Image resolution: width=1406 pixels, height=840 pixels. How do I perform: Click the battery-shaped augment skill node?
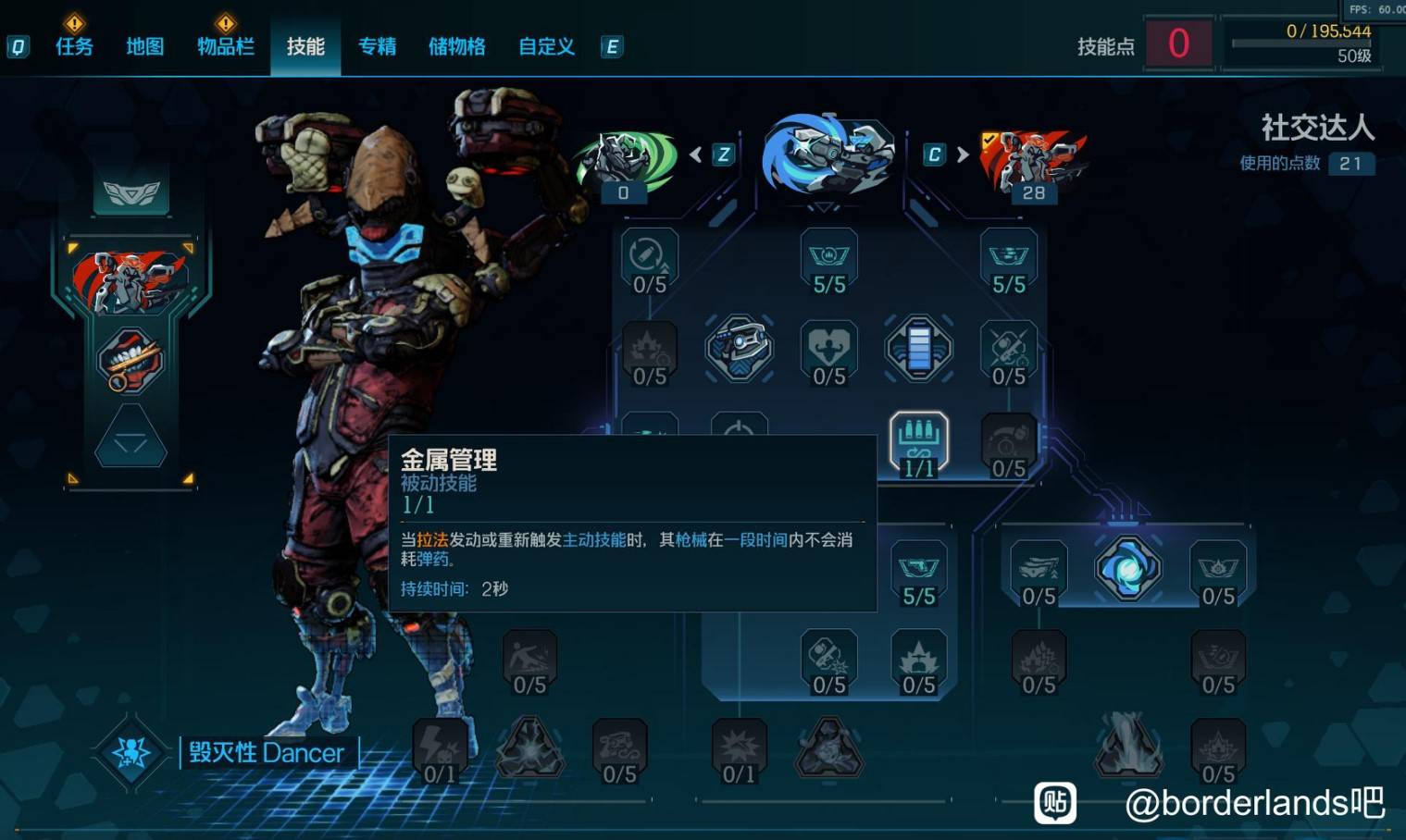pyautogui.click(x=918, y=349)
